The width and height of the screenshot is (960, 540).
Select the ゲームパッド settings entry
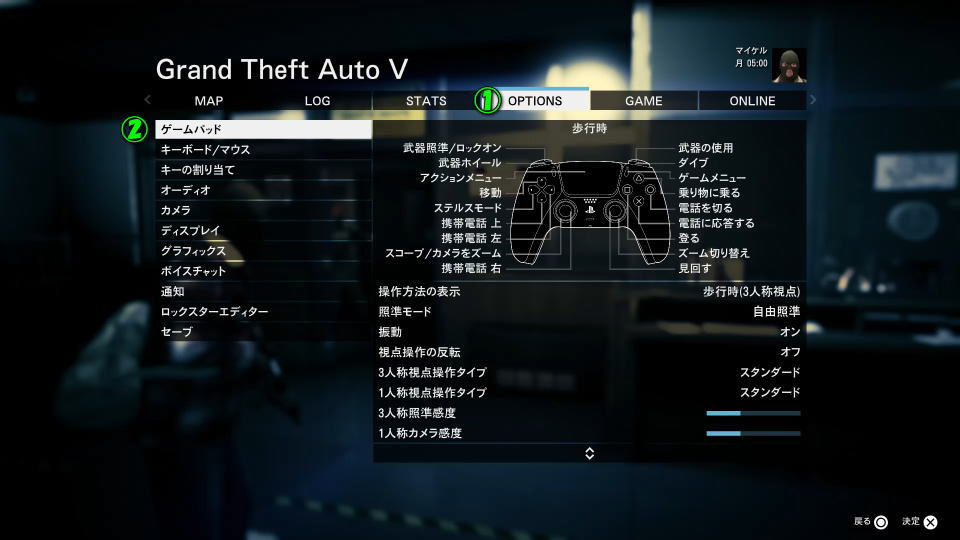click(x=263, y=129)
